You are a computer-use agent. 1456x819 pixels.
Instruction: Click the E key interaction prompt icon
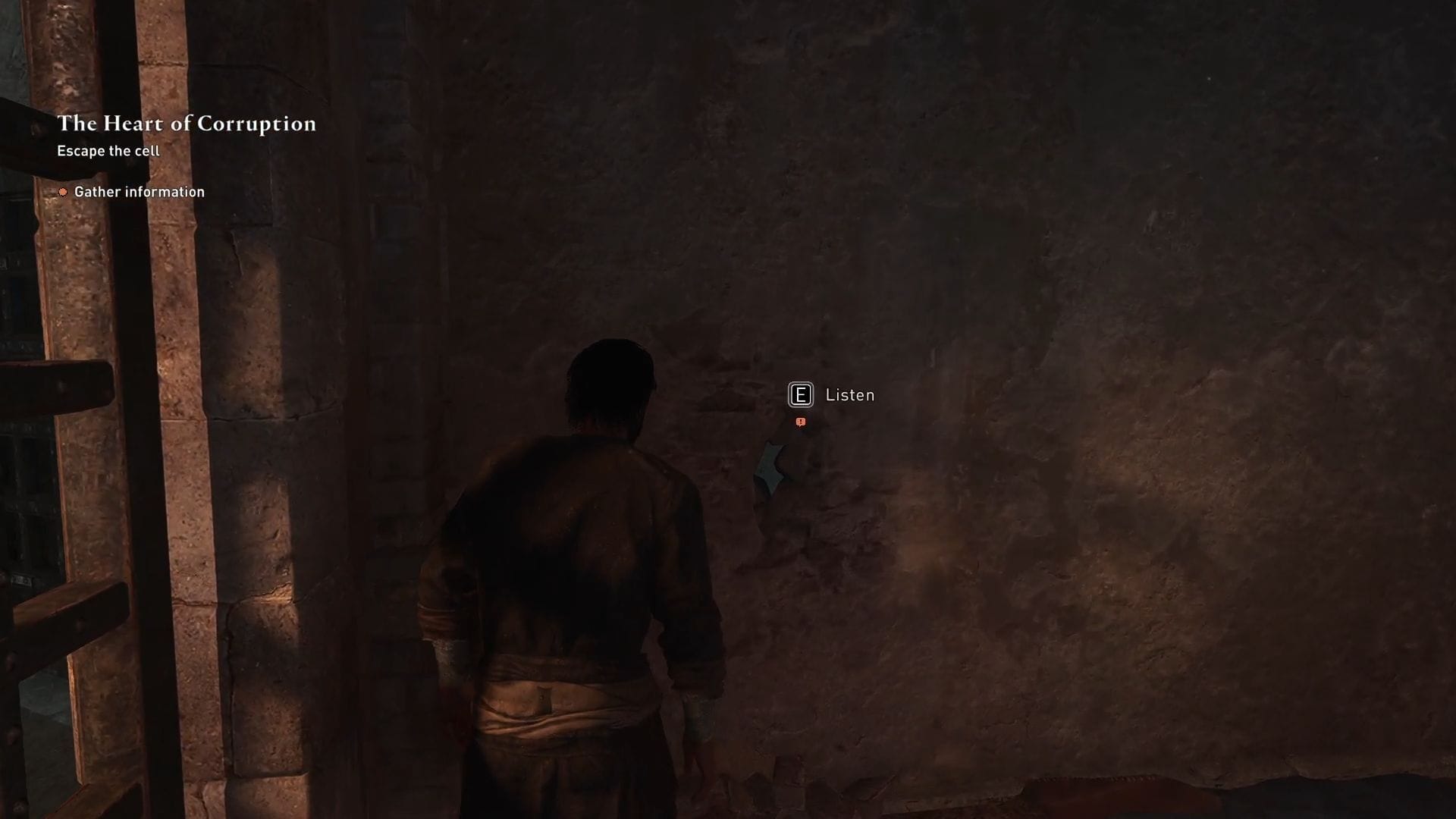(x=800, y=394)
